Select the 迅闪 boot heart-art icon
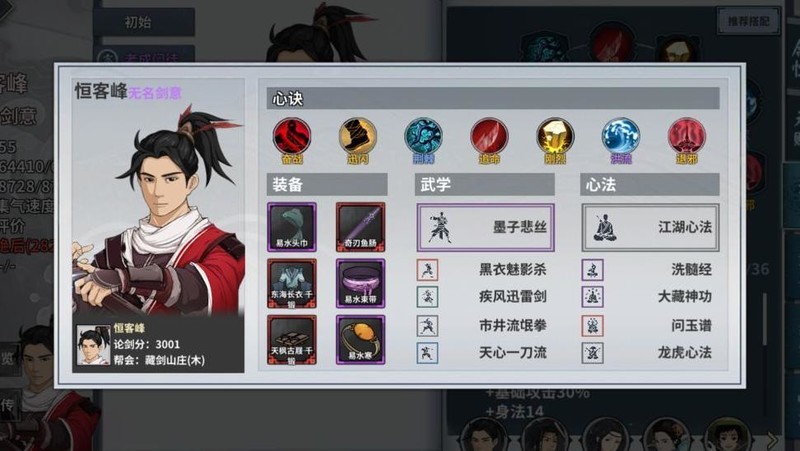 (357, 136)
